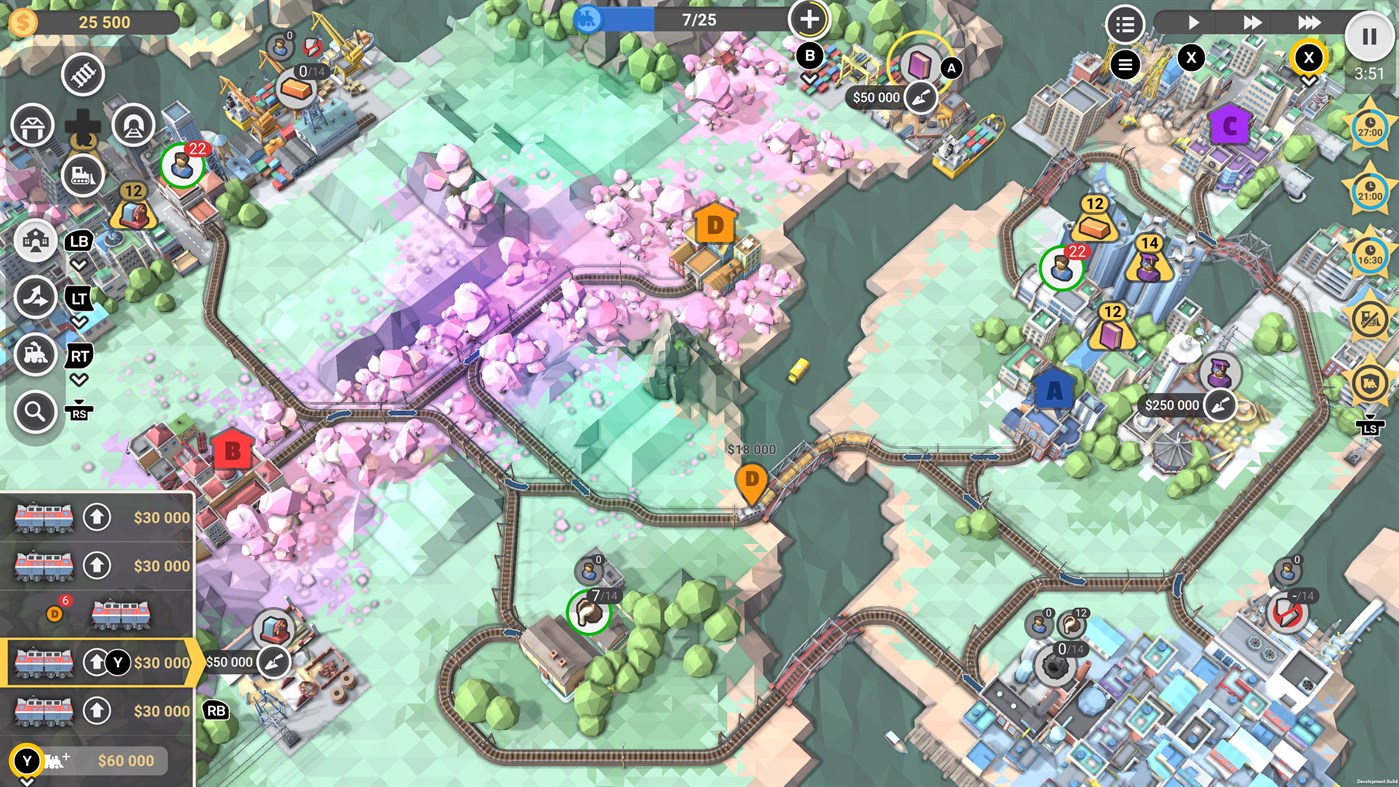Open the objectives list in top bar

point(1125,23)
